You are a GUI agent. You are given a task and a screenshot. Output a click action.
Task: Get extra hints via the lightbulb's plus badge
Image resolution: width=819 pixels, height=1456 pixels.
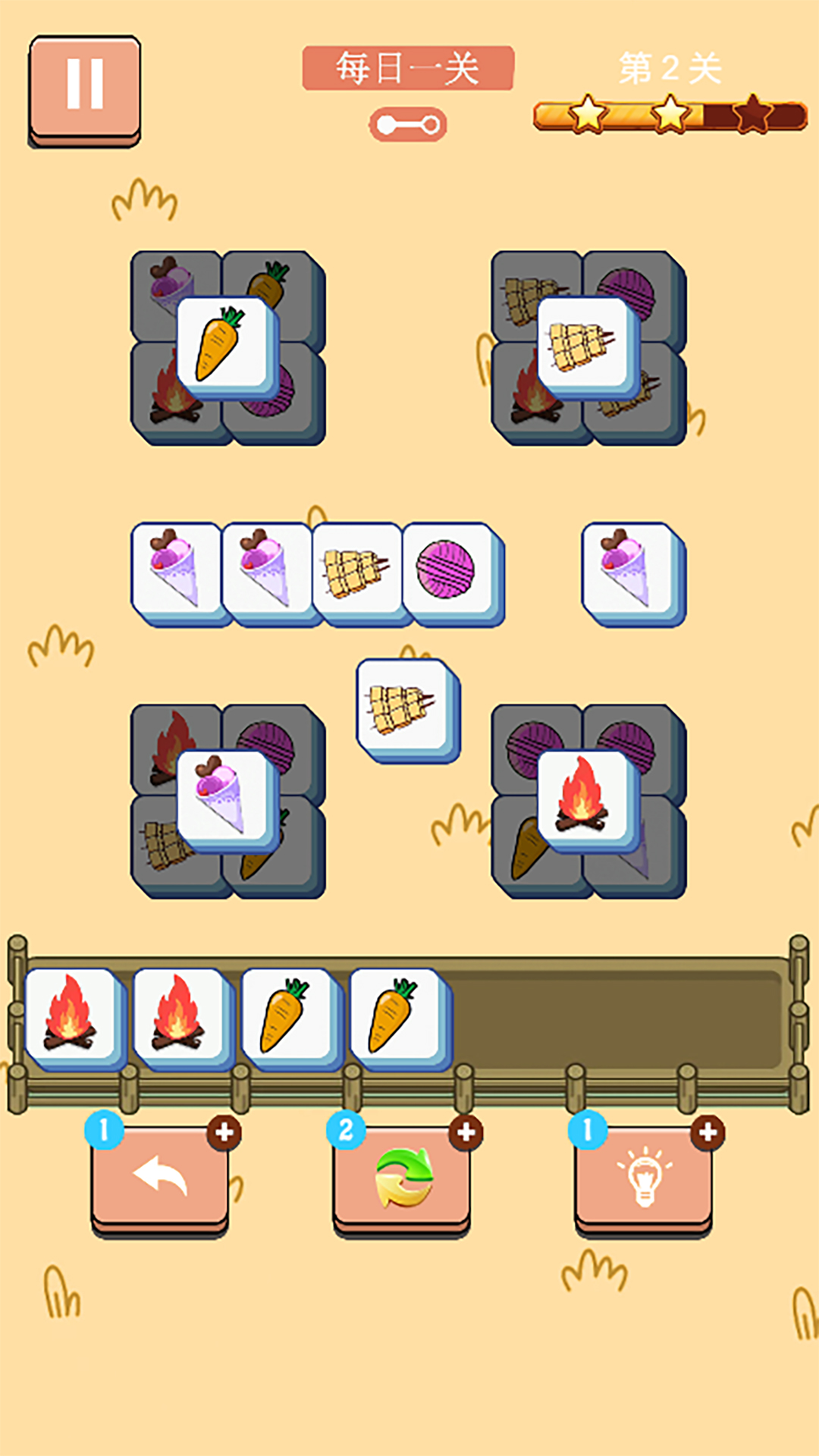click(708, 1133)
